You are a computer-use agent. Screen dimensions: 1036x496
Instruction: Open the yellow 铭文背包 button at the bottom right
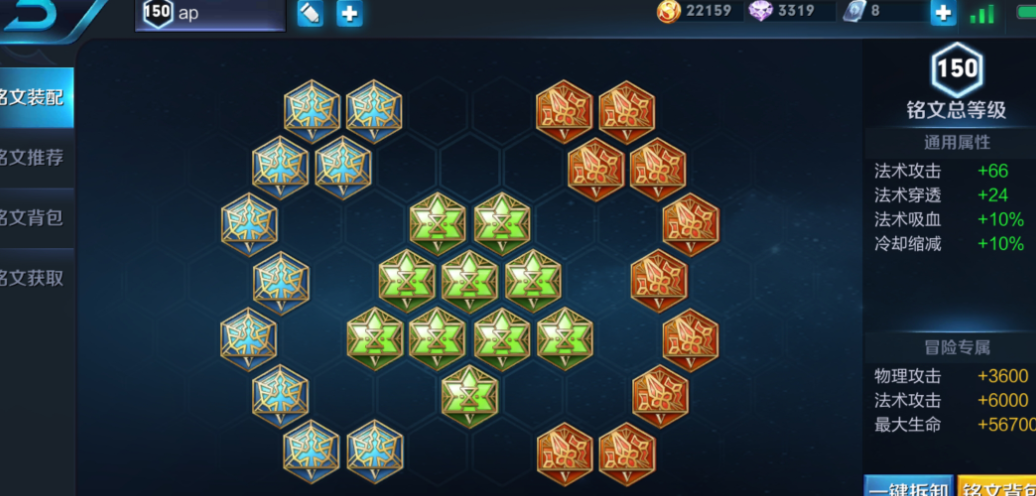click(997, 487)
